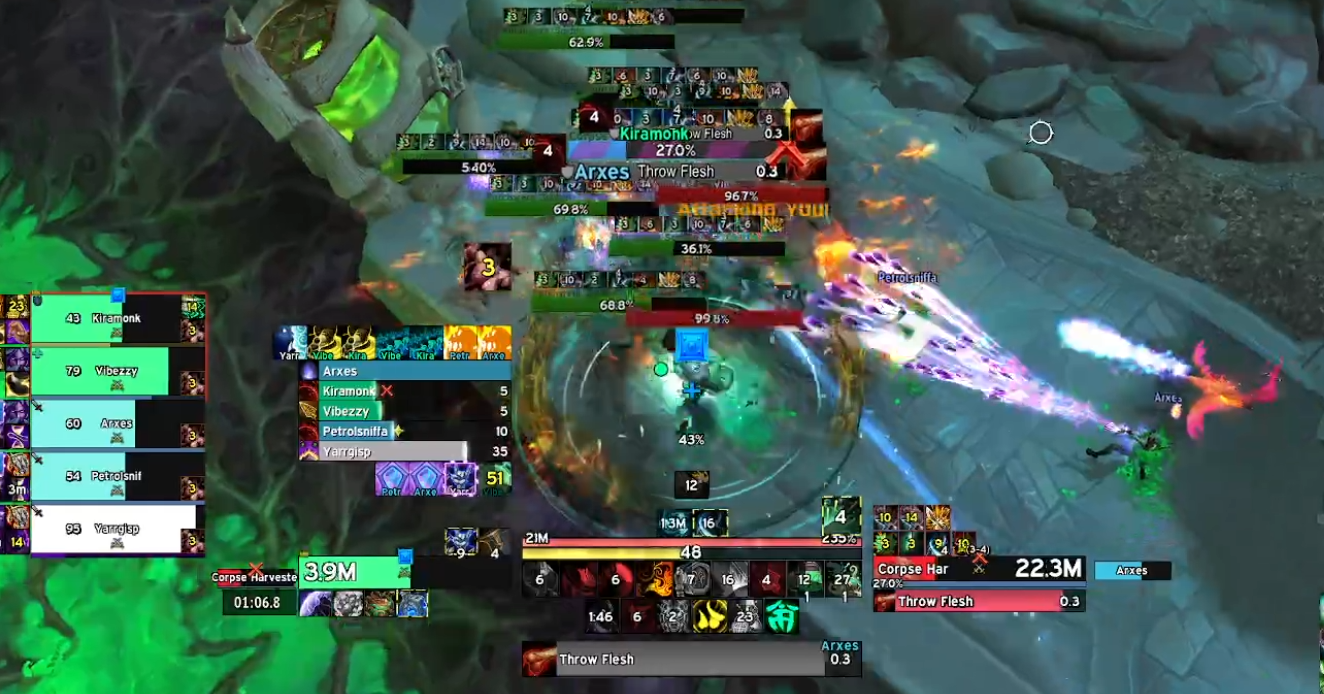Image resolution: width=1324 pixels, height=694 pixels.
Task: Select the Corpse Har target frame showing 22.3M
Action: tap(978, 570)
